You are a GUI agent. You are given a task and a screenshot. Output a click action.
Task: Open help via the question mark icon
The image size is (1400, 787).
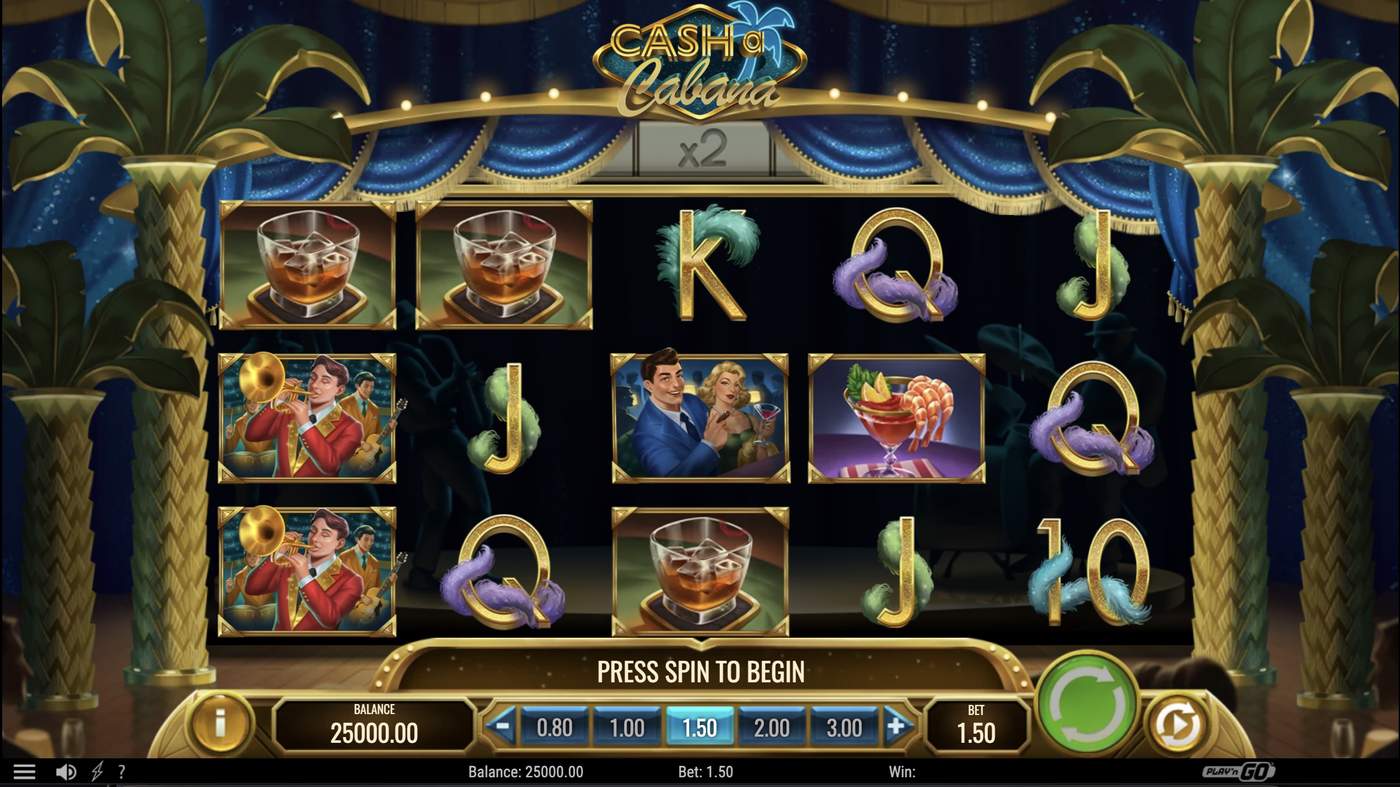point(122,770)
